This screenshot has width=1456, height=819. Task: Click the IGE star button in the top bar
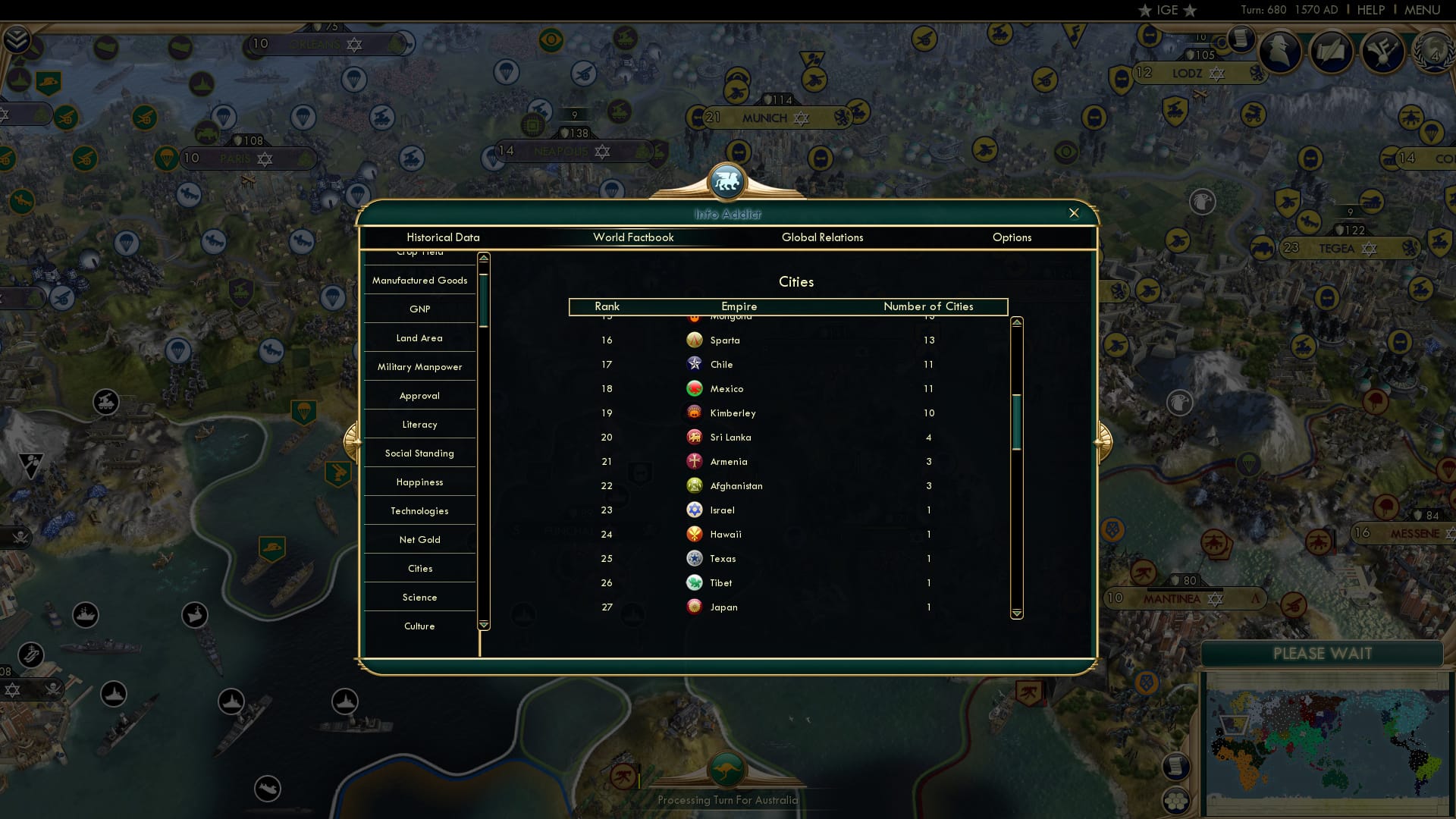pyautogui.click(x=1164, y=10)
